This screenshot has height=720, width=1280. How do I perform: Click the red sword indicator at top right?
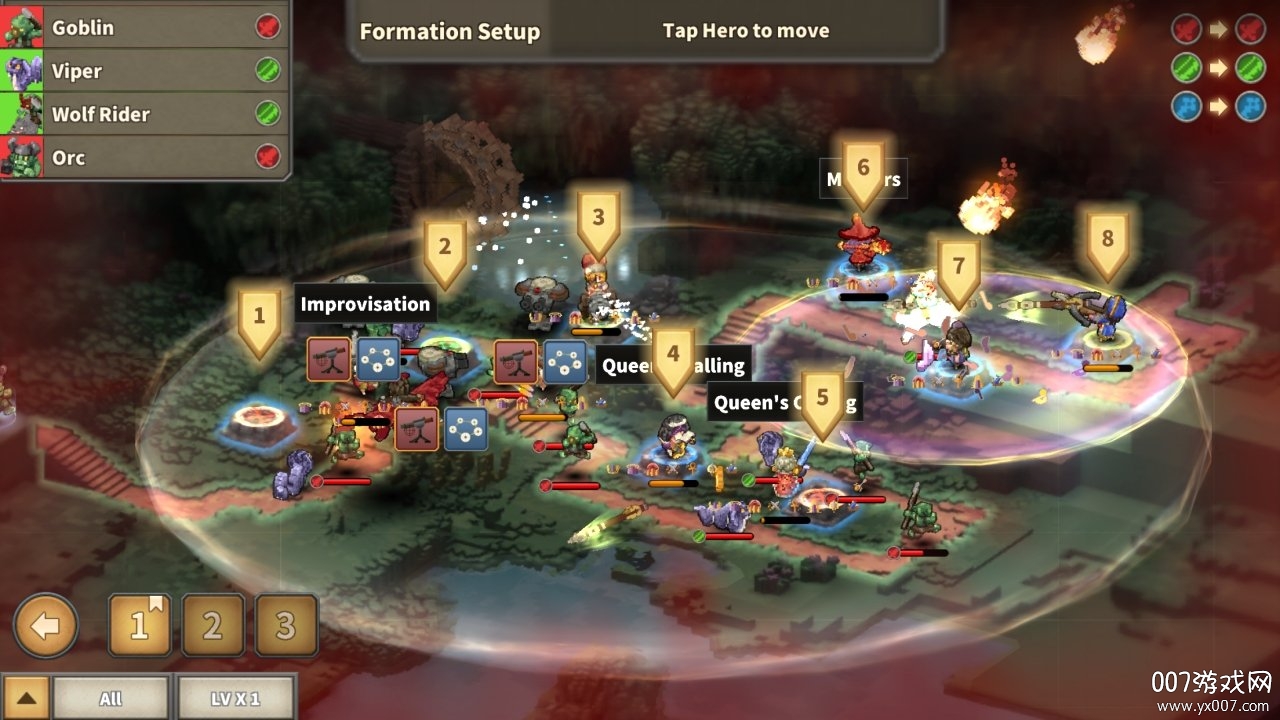pyautogui.click(x=1186, y=28)
